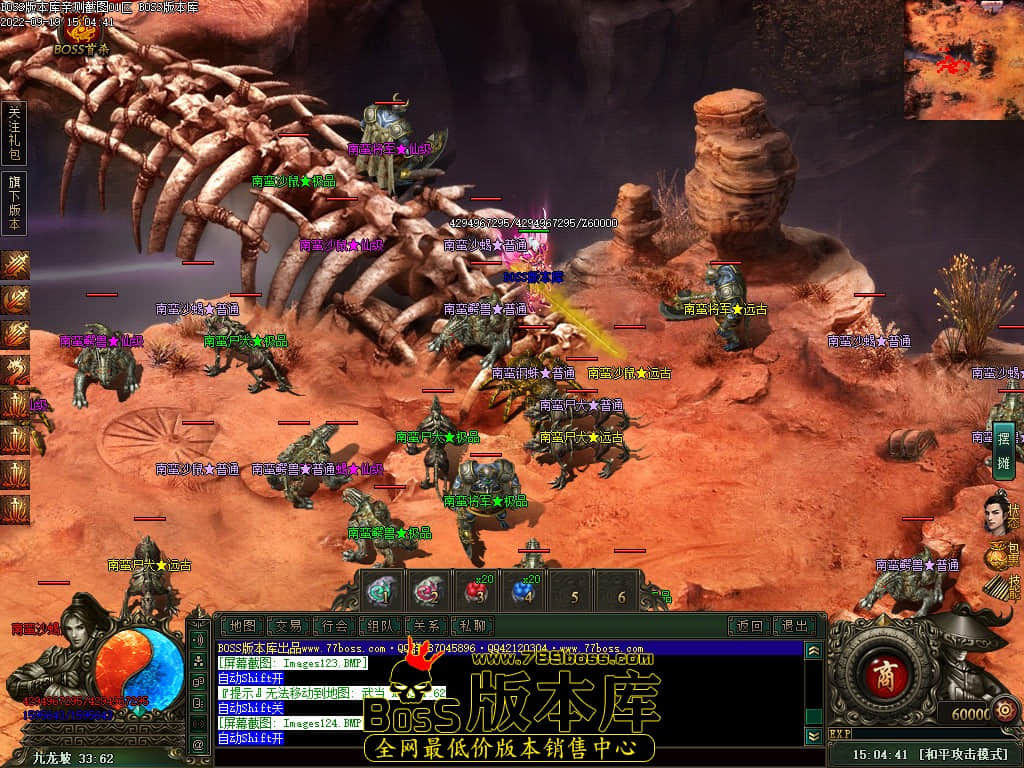Use the blue potion in slot 4

pyautogui.click(x=523, y=590)
